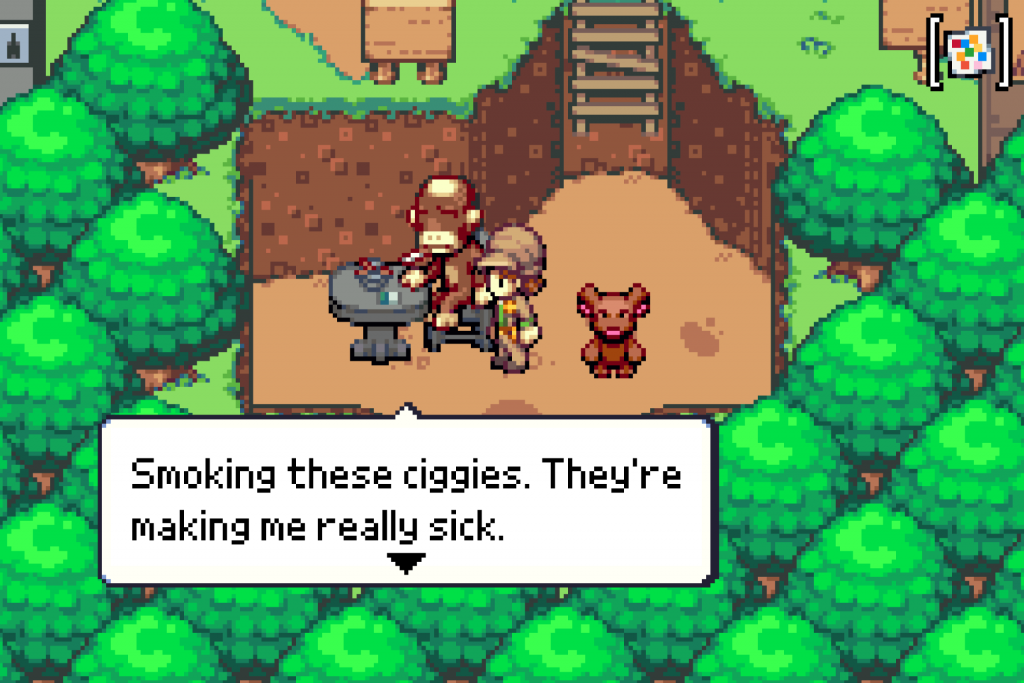Advance dialogue with the black down arrow
This screenshot has height=683, width=1024.
point(406,563)
